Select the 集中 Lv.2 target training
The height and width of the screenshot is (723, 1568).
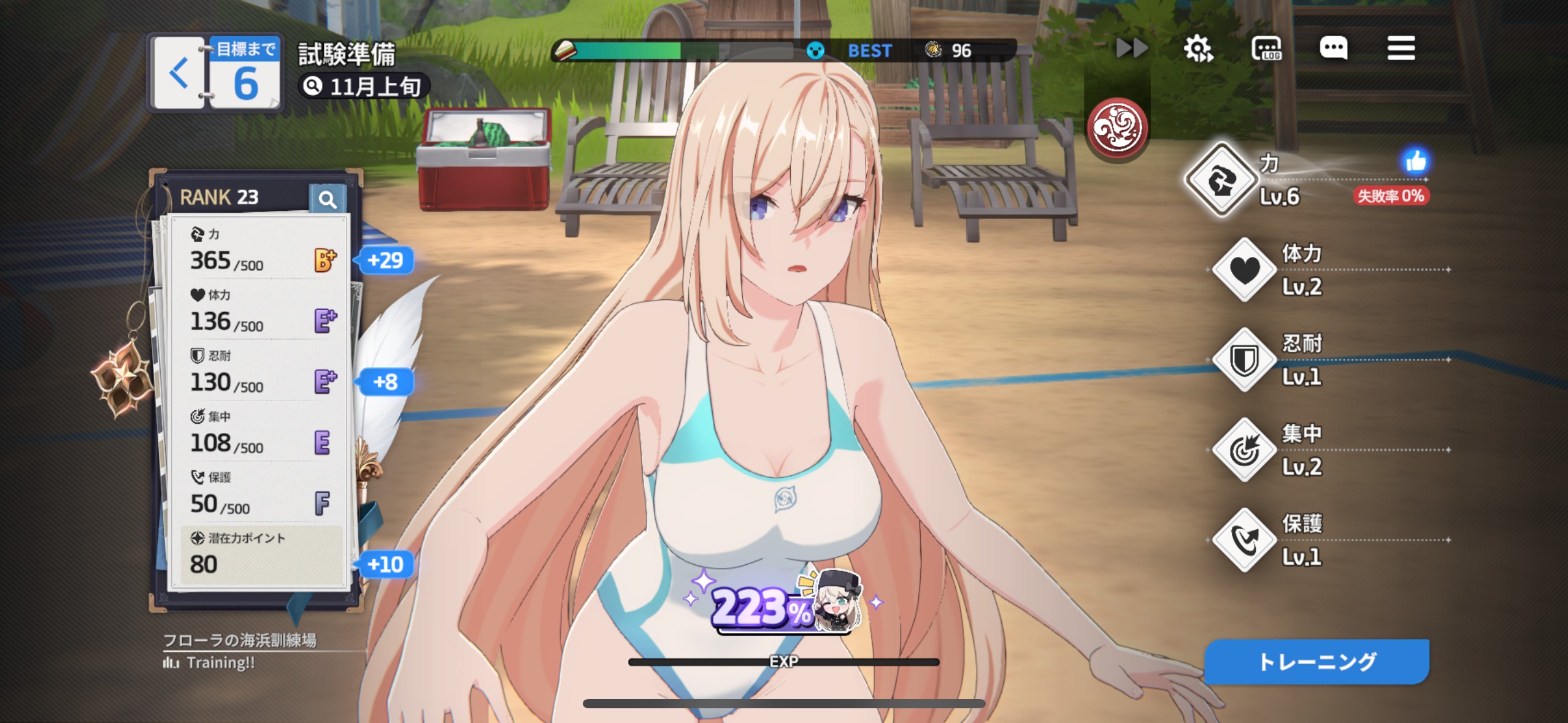(x=1245, y=450)
